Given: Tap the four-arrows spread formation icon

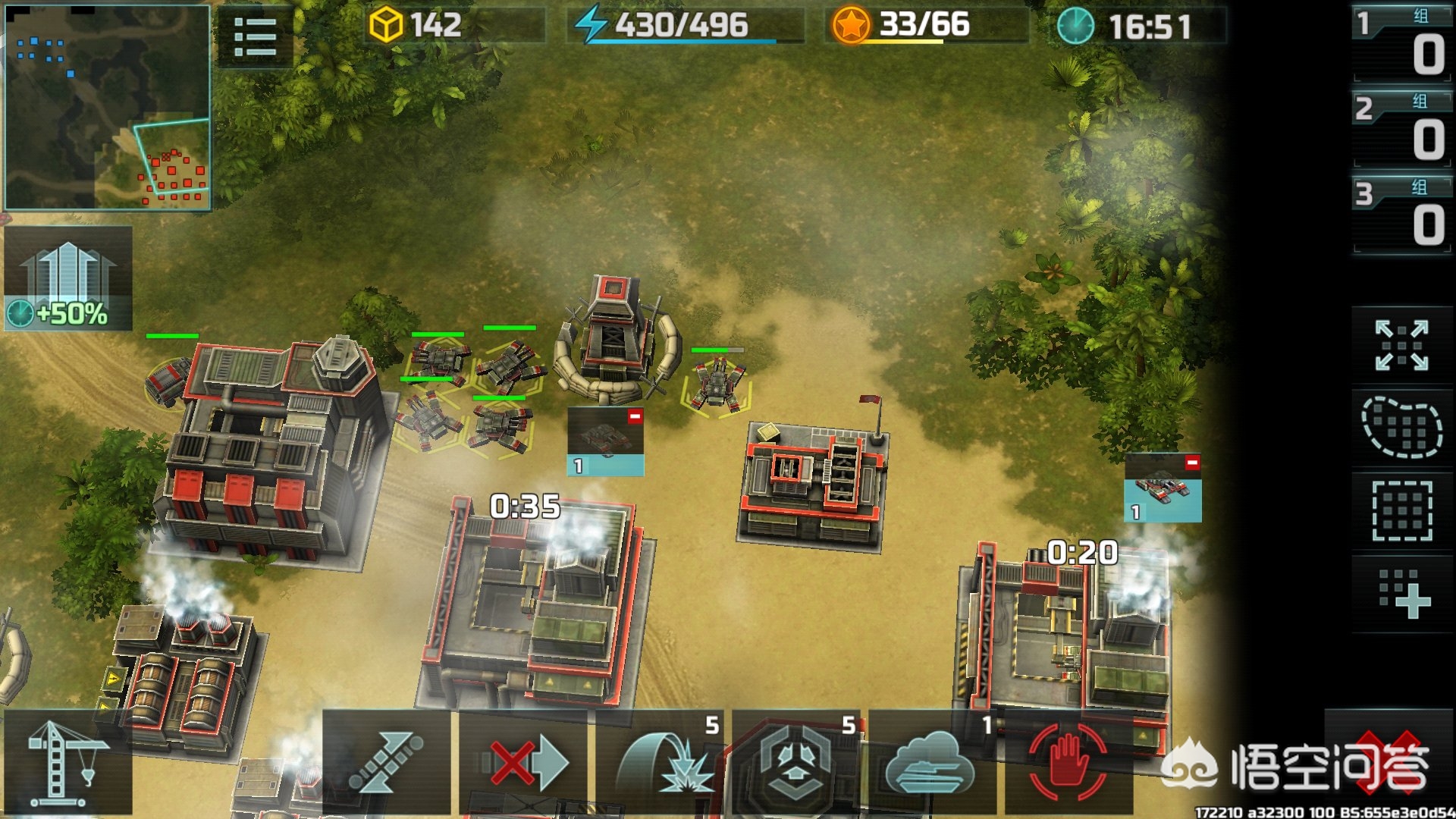Looking at the screenshot, I should point(1401,345).
